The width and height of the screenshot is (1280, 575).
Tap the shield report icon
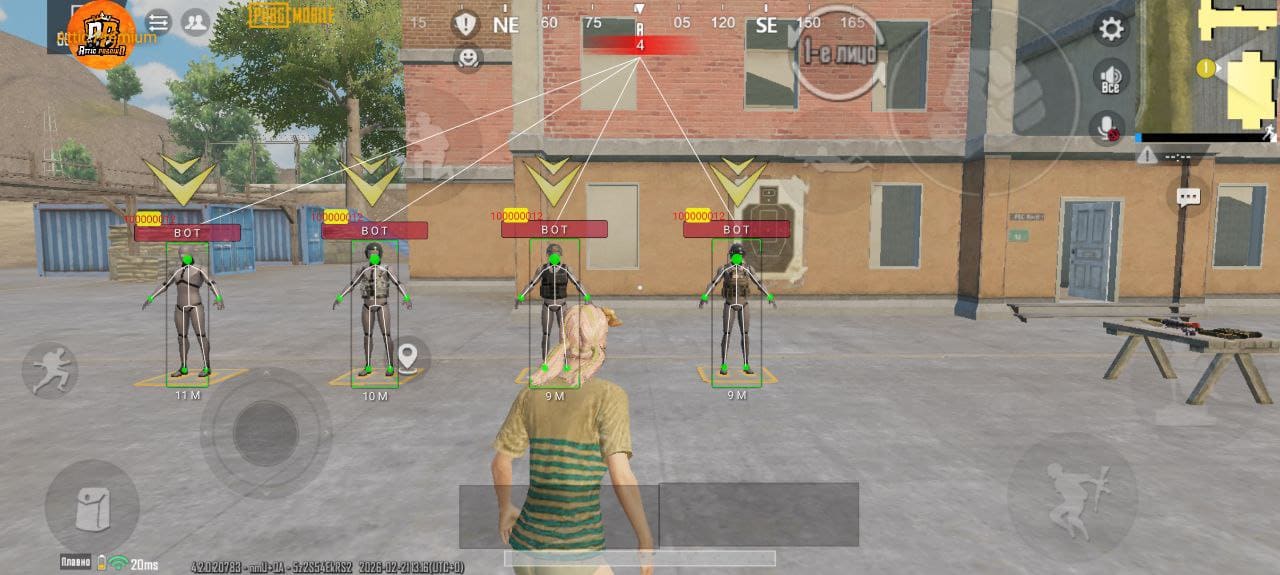(x=466, y=23)
